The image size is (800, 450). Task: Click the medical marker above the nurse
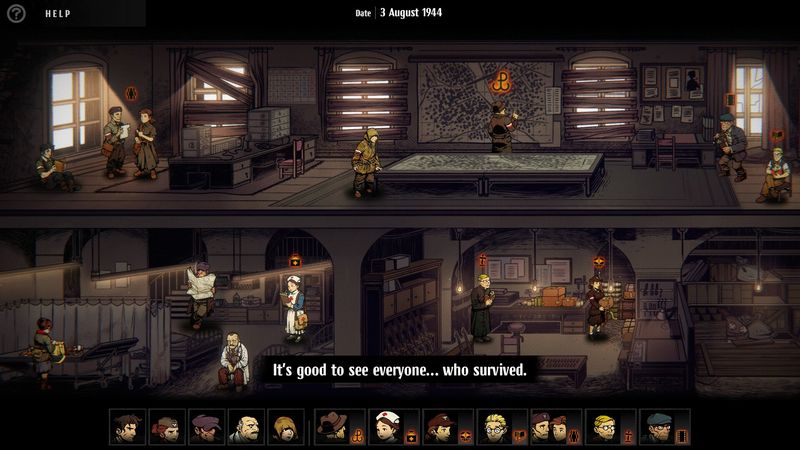coord(295,260)
